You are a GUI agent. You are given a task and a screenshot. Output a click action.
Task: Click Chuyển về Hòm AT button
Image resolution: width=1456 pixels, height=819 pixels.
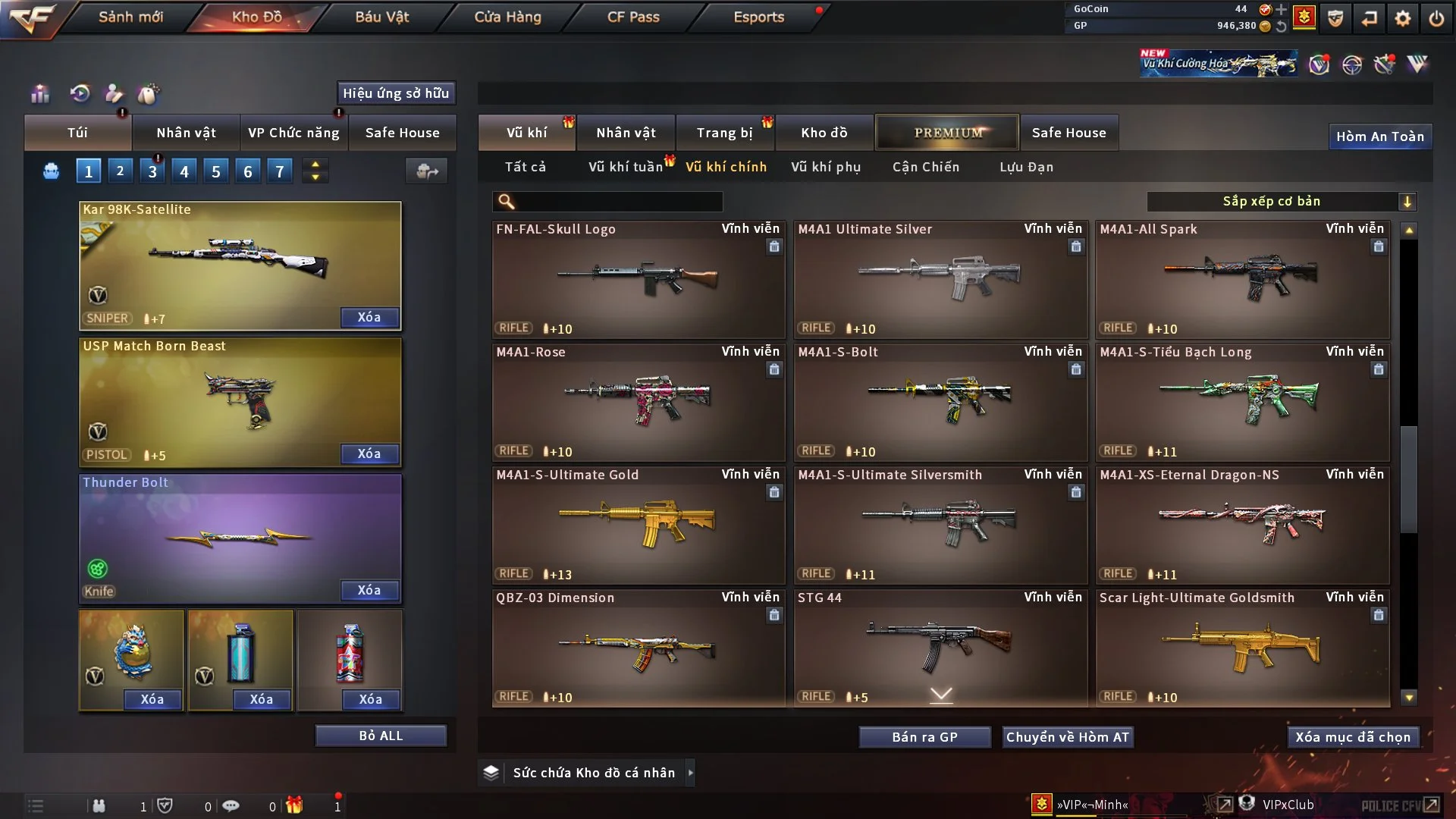[1067, 737]
